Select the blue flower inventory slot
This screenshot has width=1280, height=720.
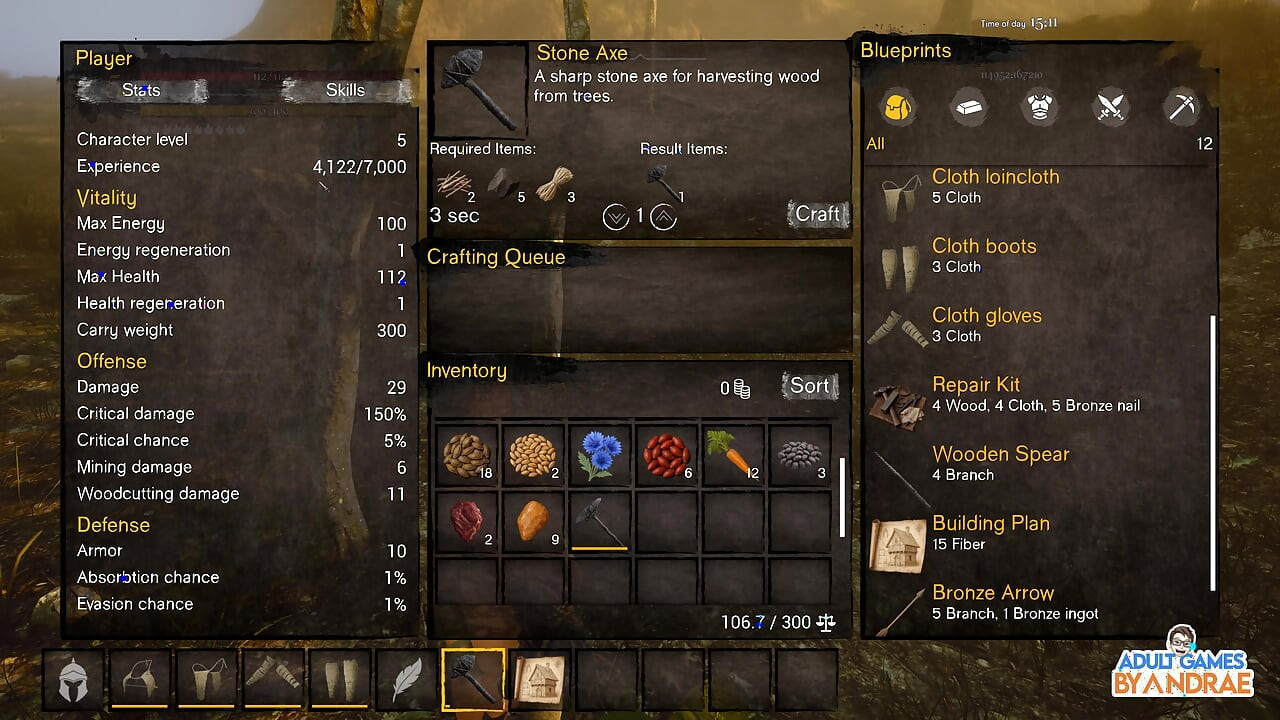coord(600,455)
